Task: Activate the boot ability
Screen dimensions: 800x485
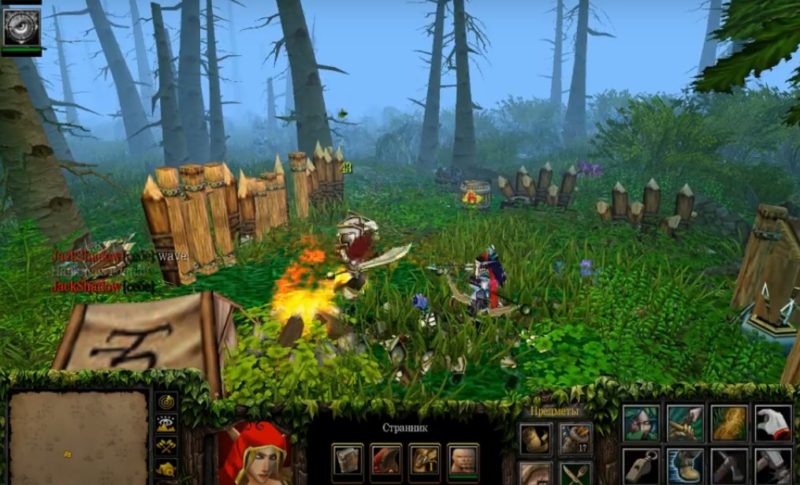Action: [685, 466]
